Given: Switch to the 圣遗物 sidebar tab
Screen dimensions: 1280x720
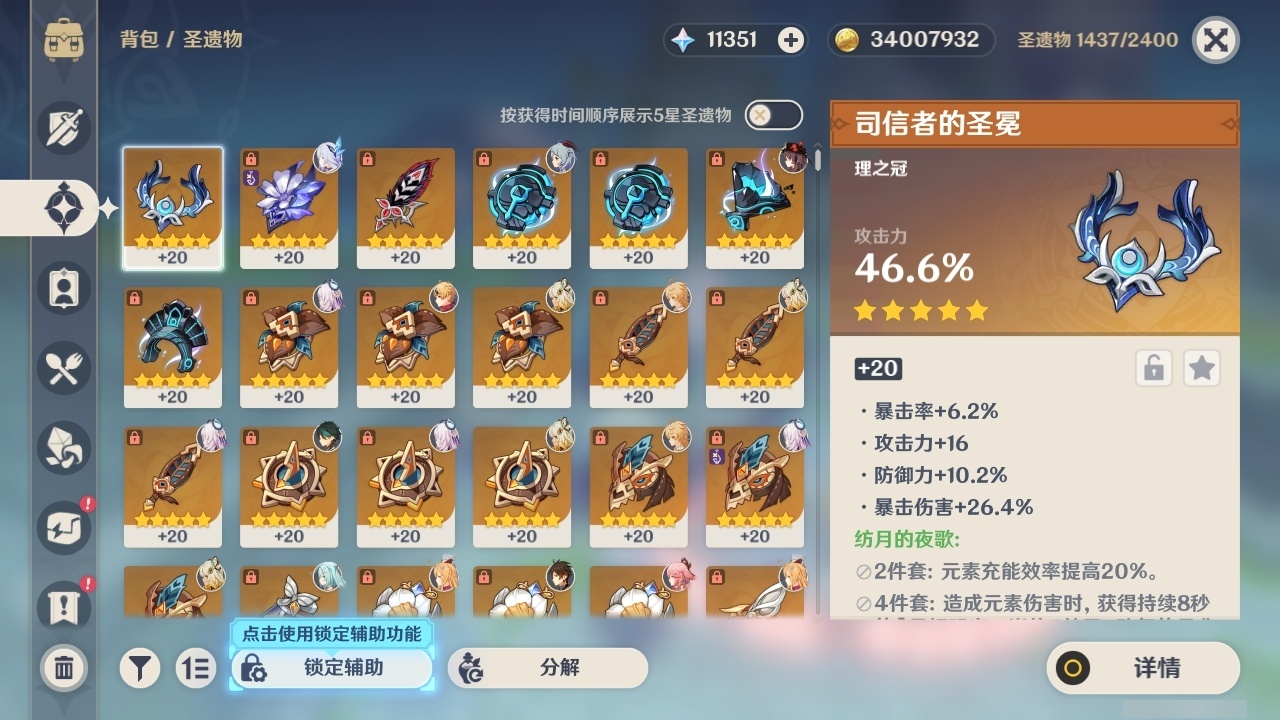Looking at the screenshot, I should [62, 208].
